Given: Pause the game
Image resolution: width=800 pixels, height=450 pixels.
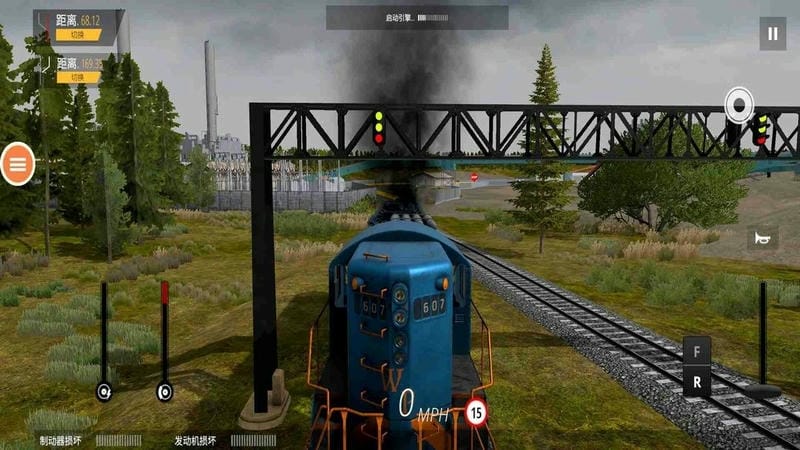Looking at the screenshot, I should pos(772,33).
